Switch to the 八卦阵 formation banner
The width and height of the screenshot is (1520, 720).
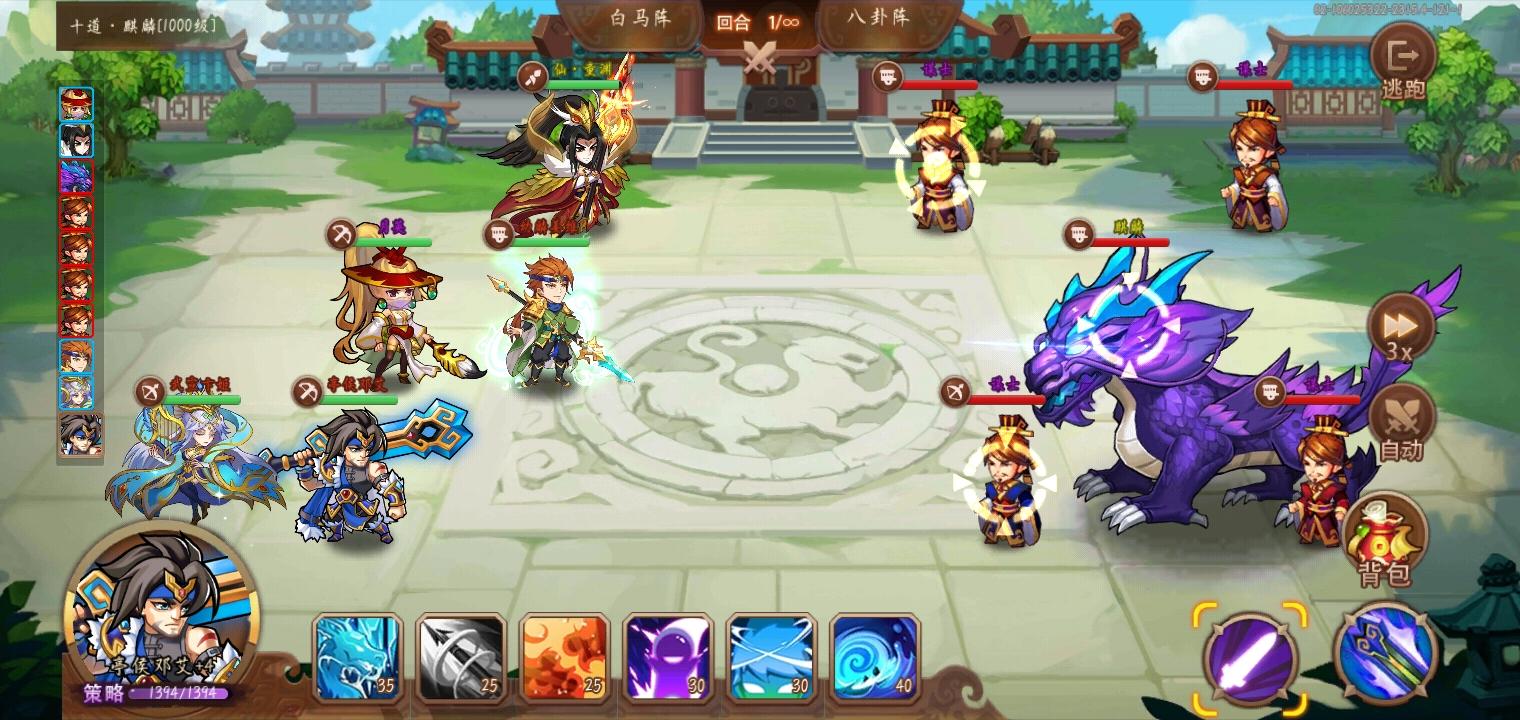[x=880, y=20]
